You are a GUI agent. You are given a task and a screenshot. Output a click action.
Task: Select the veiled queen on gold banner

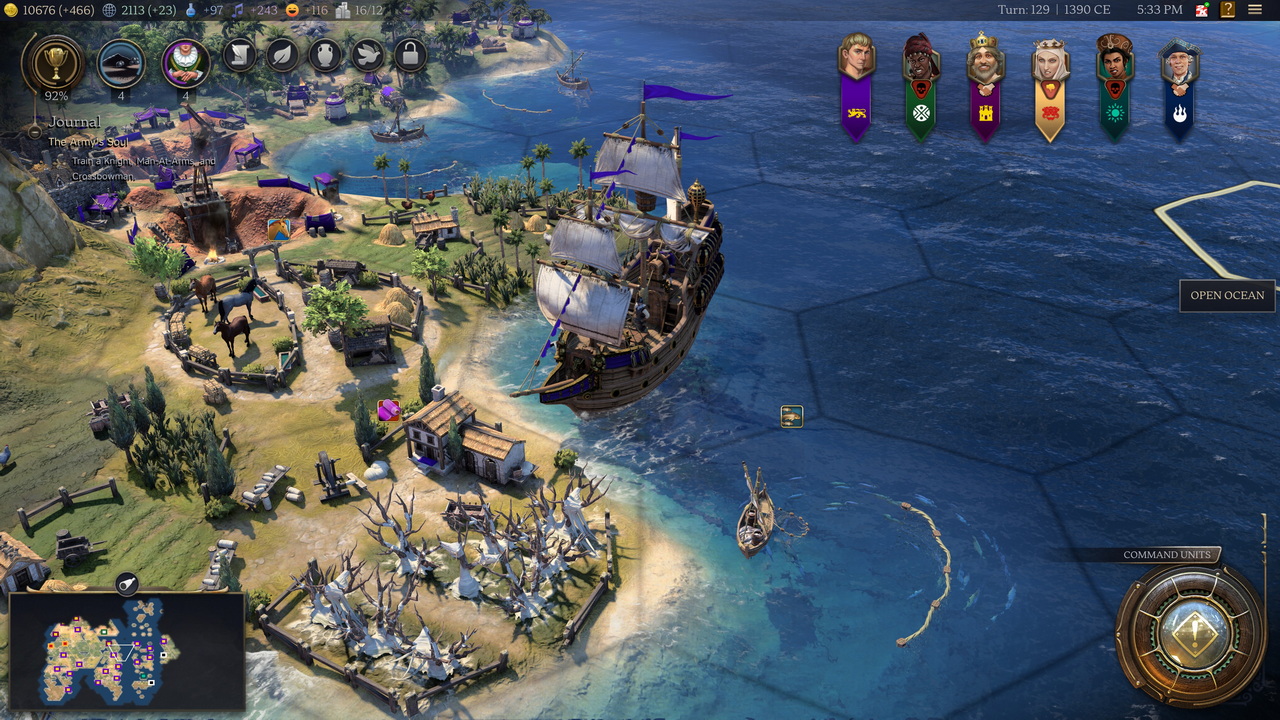point(1050,85)
